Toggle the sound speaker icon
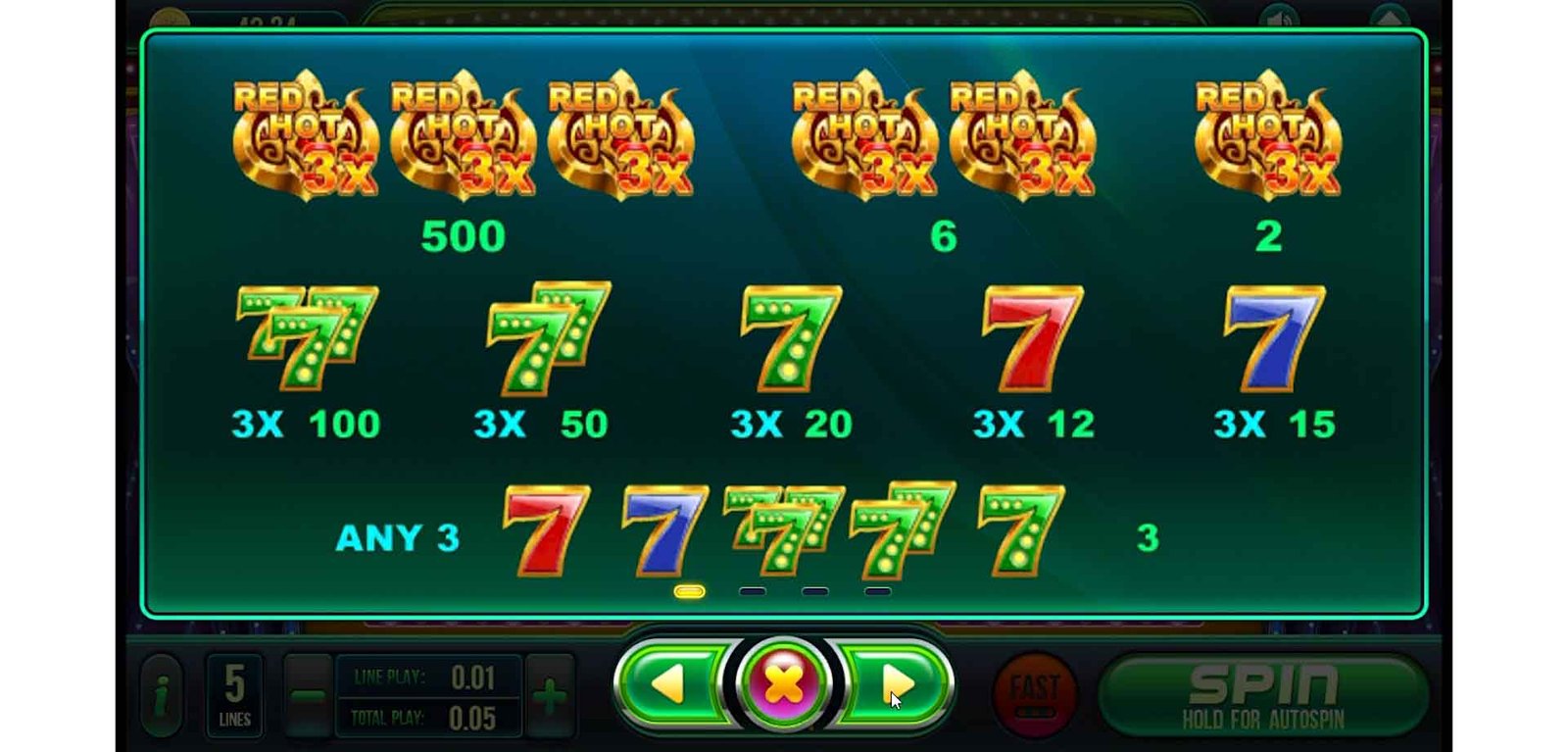The width and height of the screenshot is (1568, 752). [x=1279, y=18]
